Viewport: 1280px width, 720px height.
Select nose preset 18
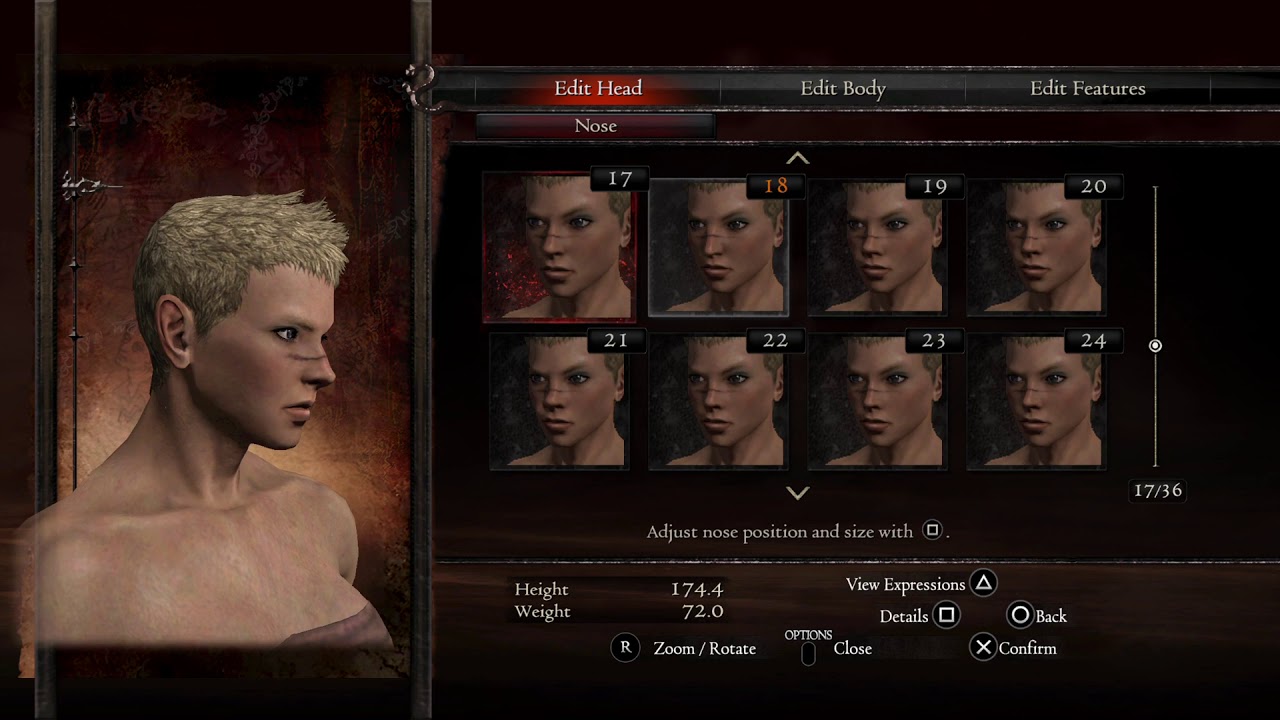(719, 249)
